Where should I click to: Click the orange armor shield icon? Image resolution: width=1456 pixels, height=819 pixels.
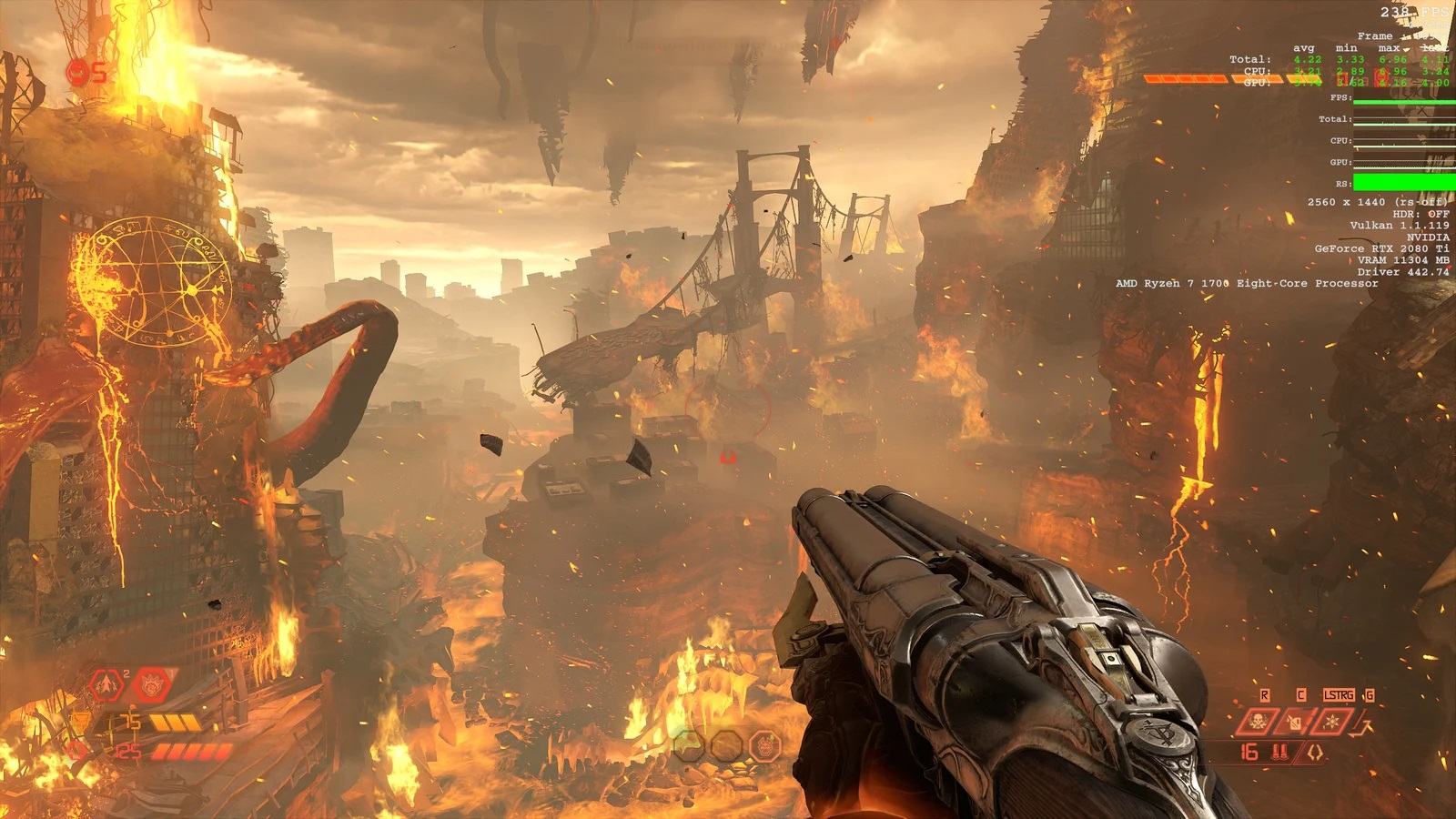82,723
